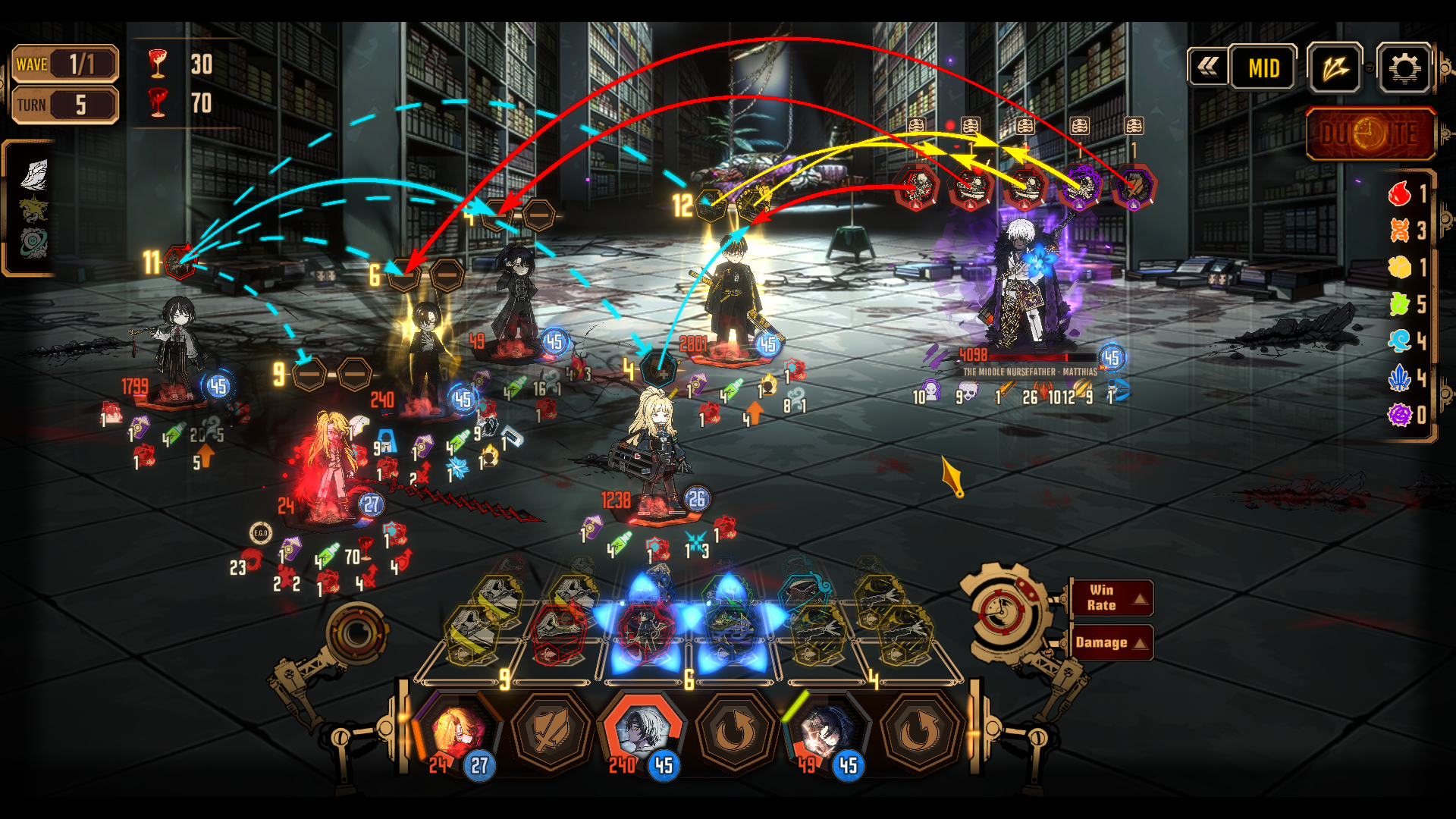Select the enemy skill slot marked 11
This screenshot has height=819, width=1456.
pyautogui.click(x=180, y=262)
